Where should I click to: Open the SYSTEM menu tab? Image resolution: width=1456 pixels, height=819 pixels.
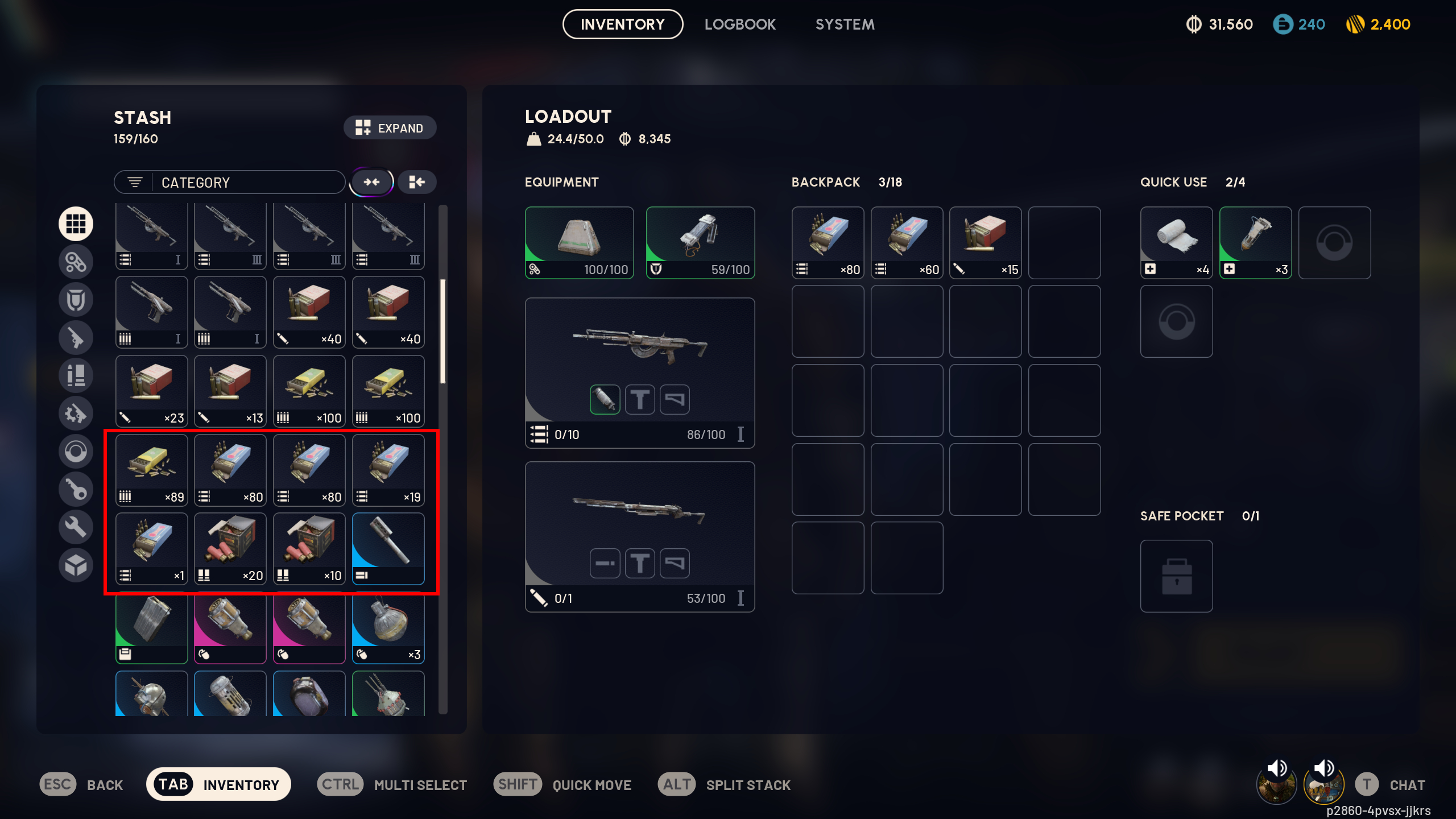(845, 24)
